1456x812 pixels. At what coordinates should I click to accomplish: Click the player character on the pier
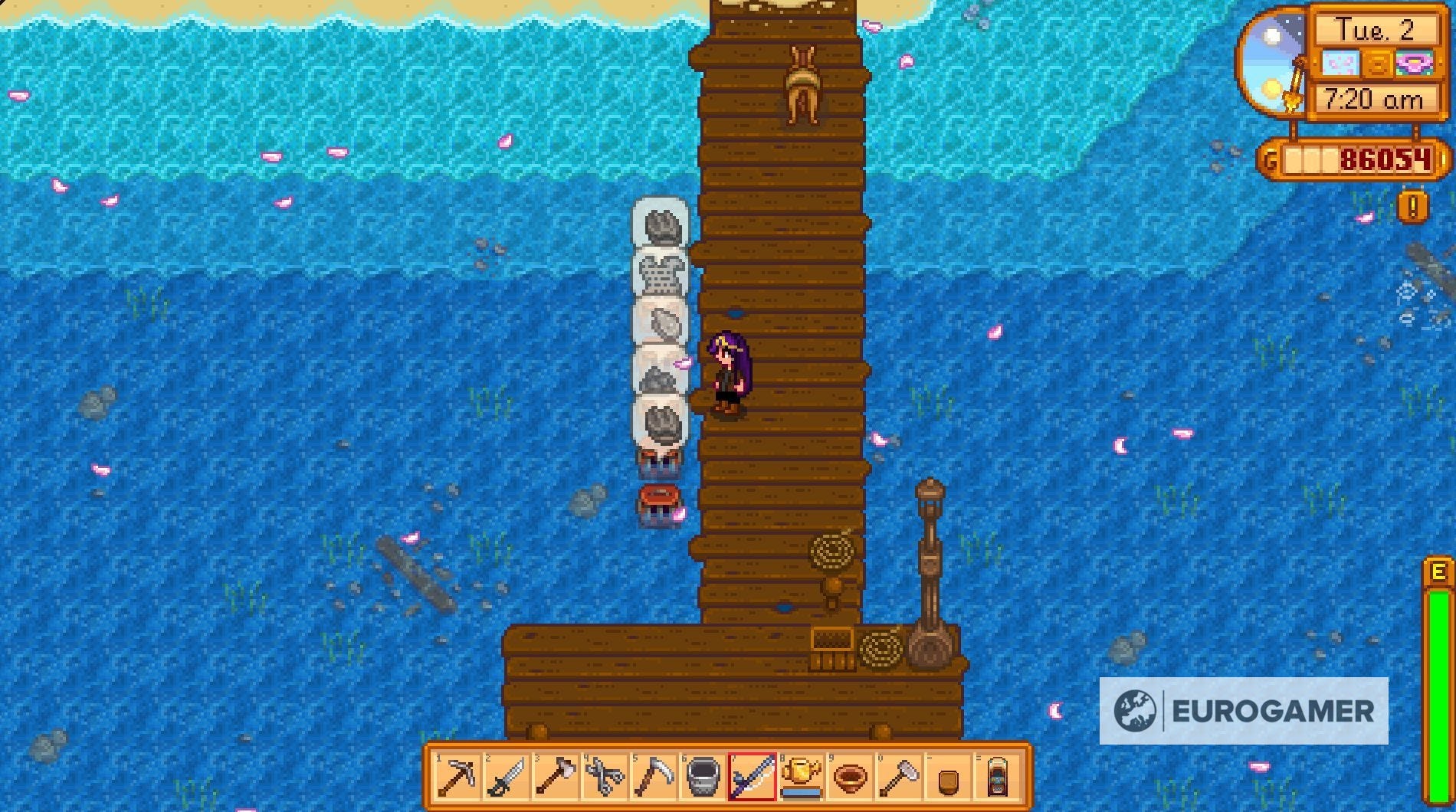(730, 375)
